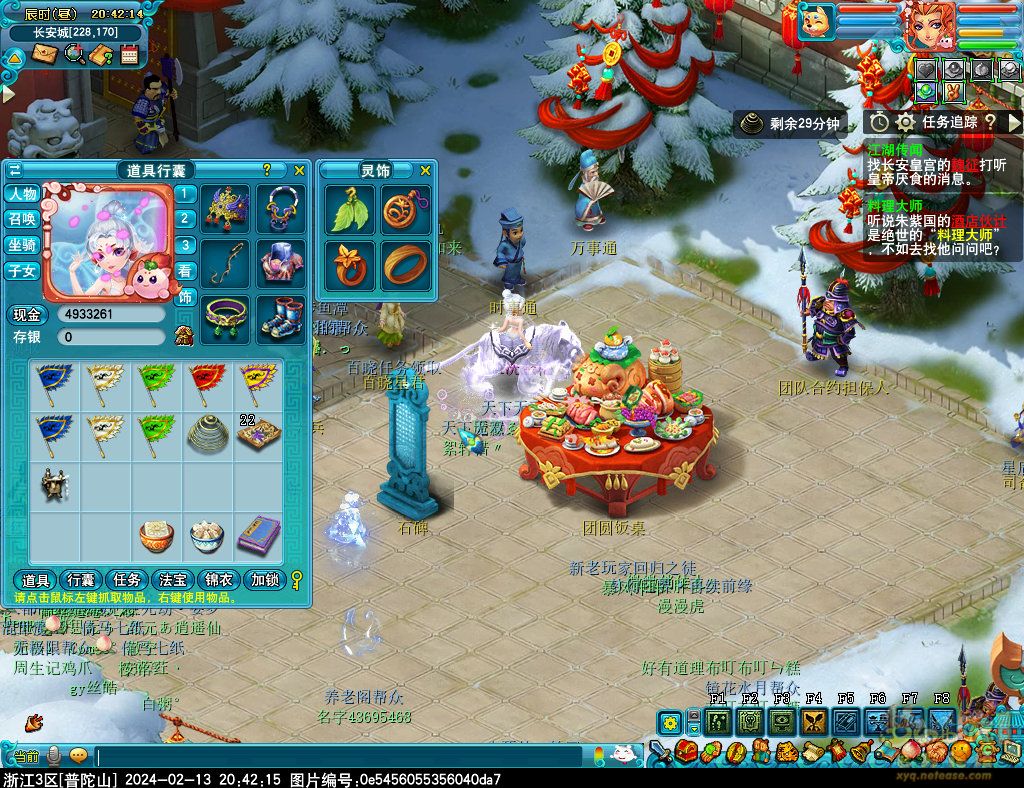Screen dimensions: 1024x788
Task: Close the 灵饰 accessories panel
Action: click(x=425, y=170)
